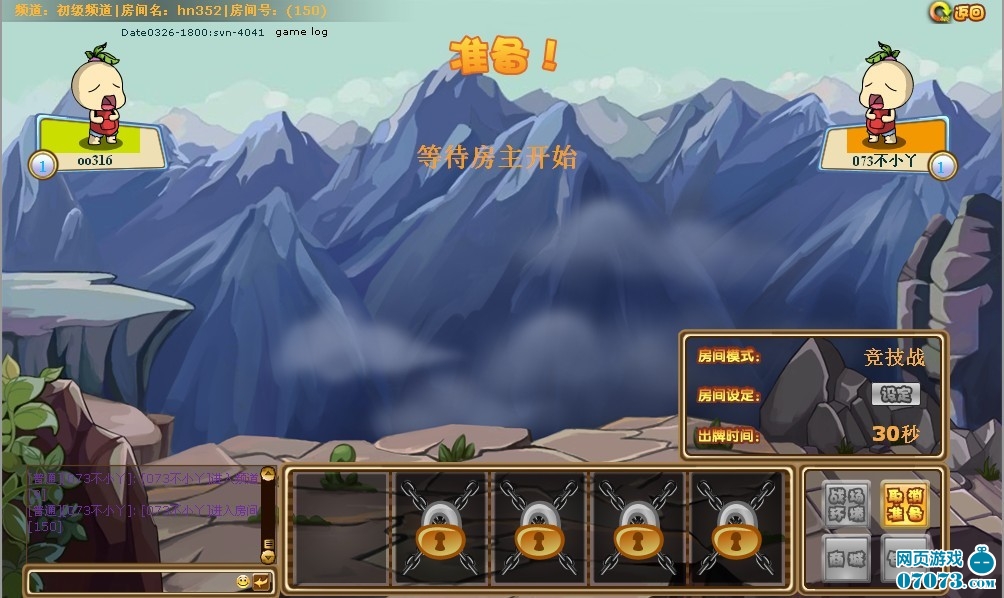
Task: Open room settings with the 设定 button
Action: point(895,394)
